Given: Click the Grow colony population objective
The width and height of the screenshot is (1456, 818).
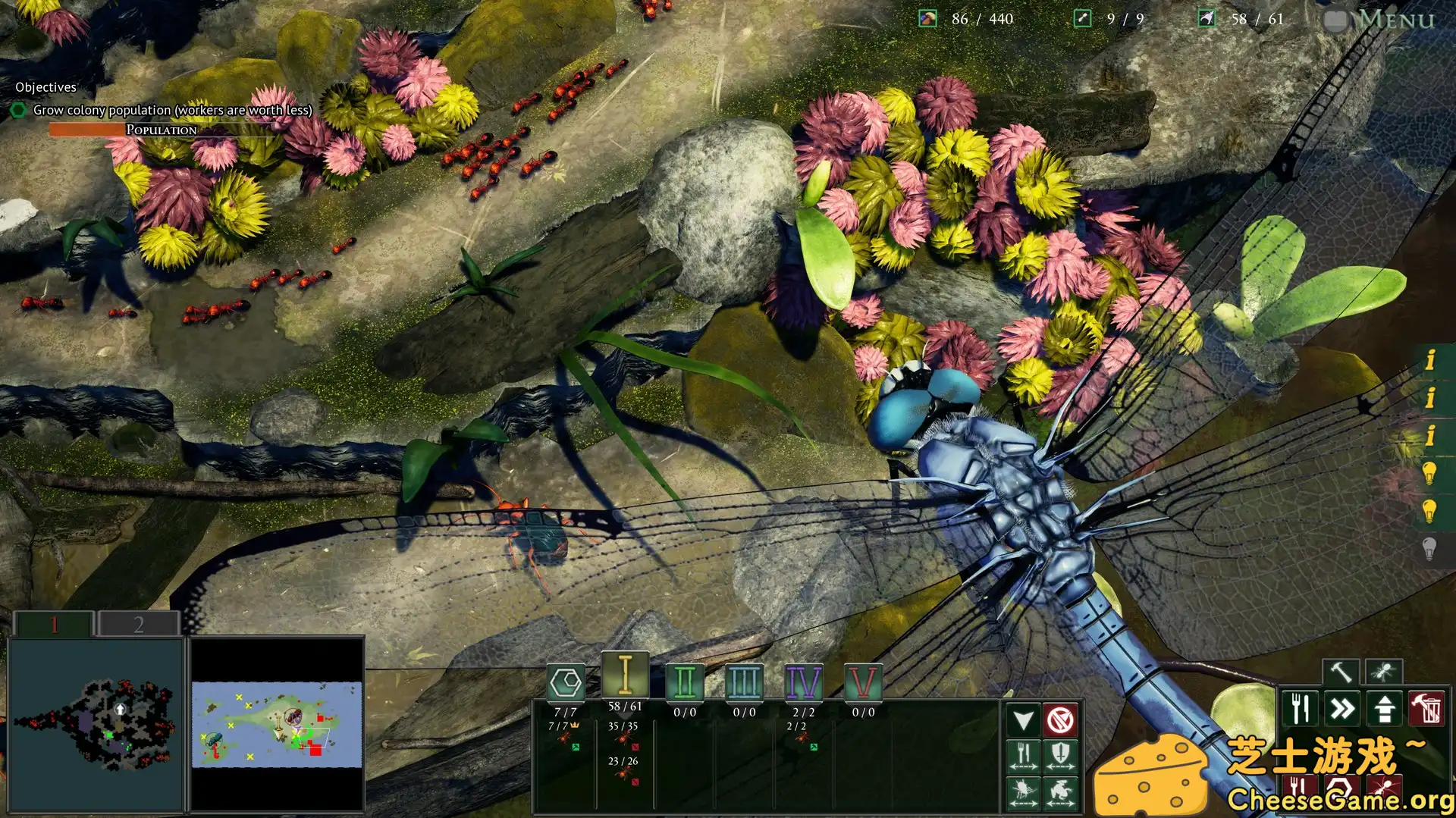Looking at the screenshot, I should (173, 110).
